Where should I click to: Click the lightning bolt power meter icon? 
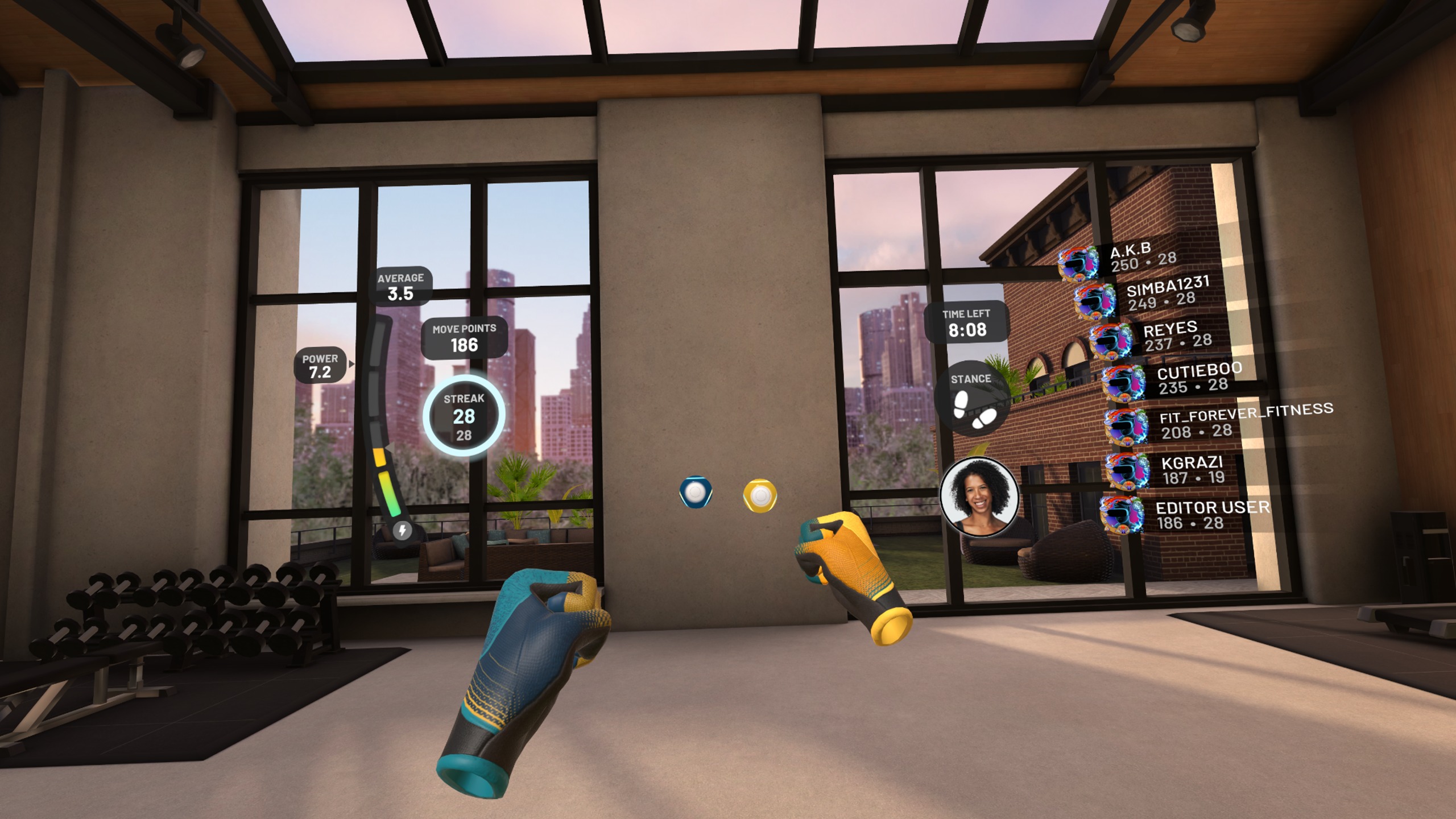click(x=402, y=530)
